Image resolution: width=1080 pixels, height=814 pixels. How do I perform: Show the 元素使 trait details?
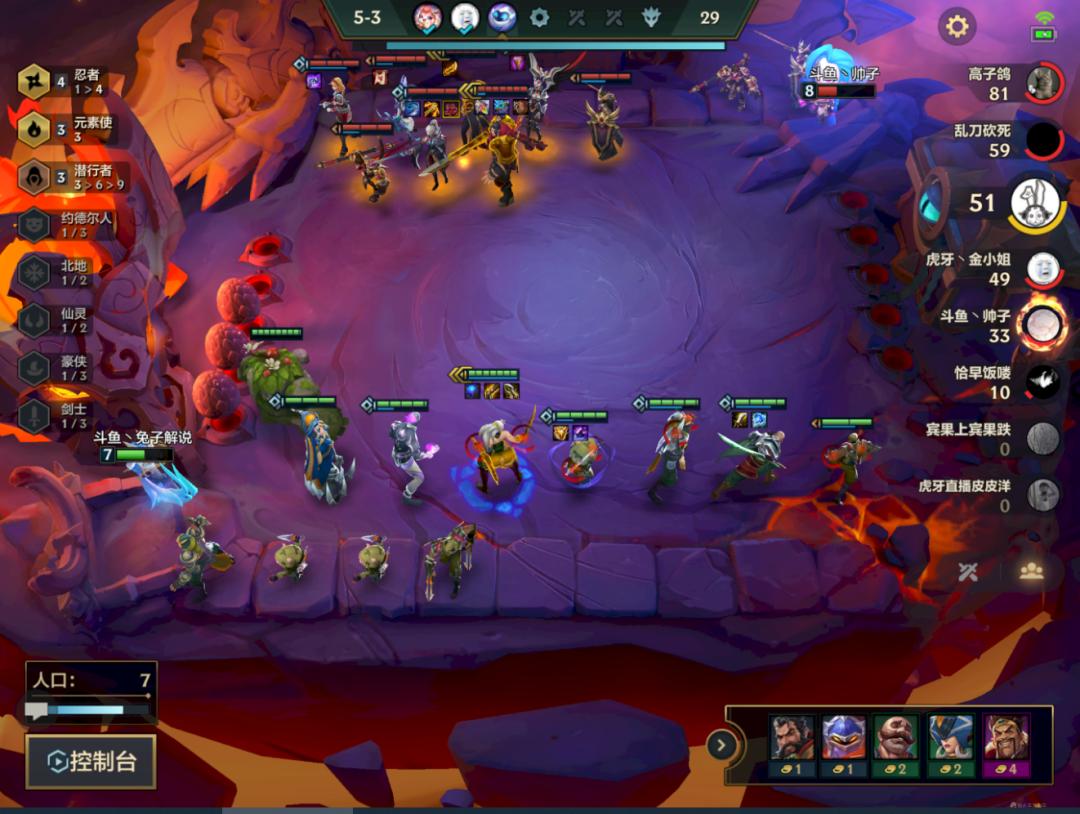[35, 129]
